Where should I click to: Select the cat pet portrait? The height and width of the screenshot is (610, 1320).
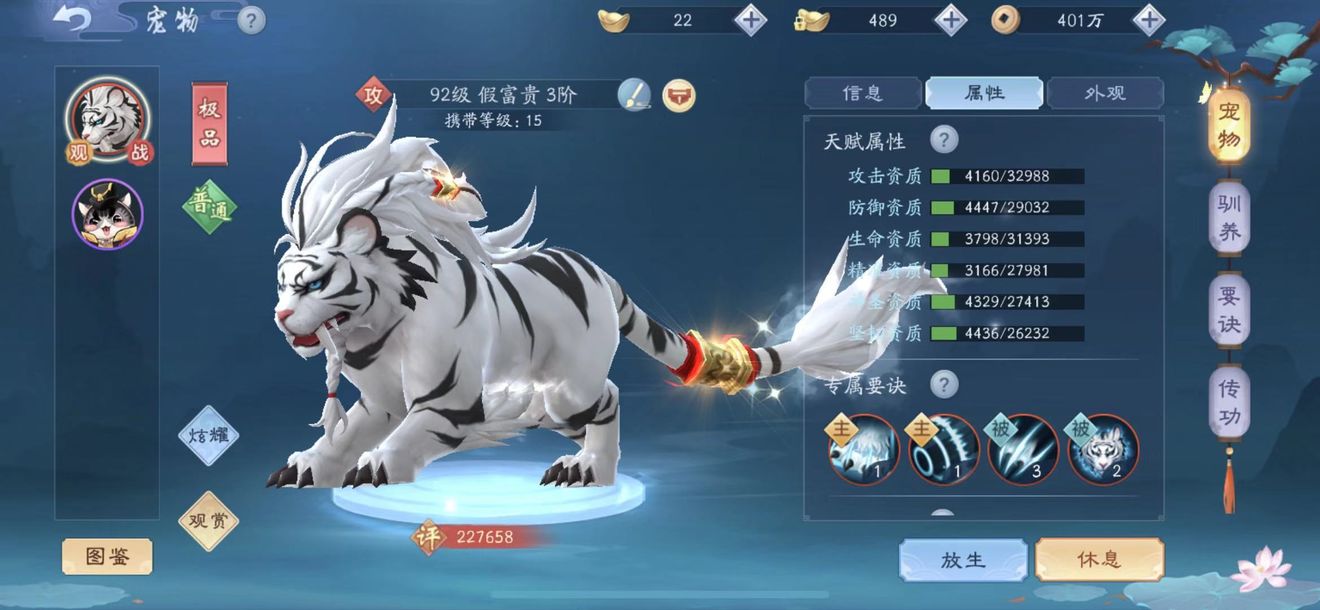point(108,215)
